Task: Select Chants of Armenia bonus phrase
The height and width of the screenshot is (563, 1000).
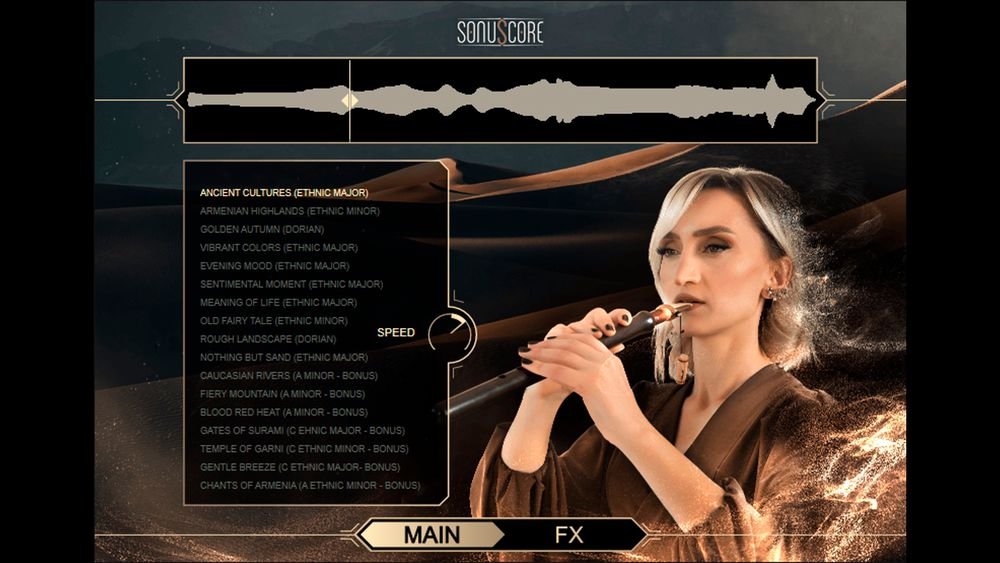Action: point(310,486)
